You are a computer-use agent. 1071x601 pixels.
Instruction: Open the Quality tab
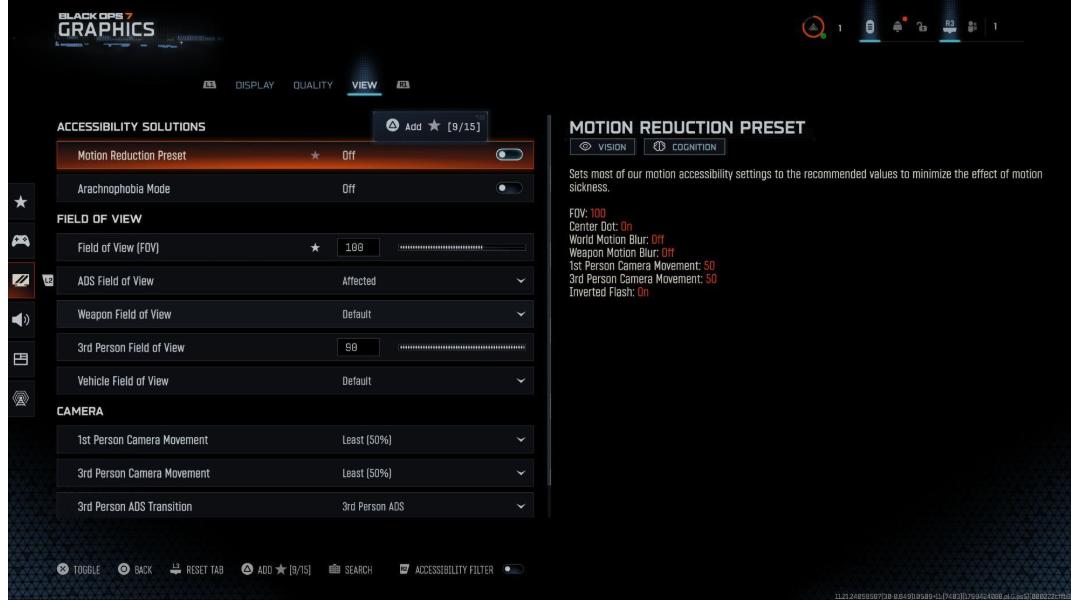click(x=312, y=85)
